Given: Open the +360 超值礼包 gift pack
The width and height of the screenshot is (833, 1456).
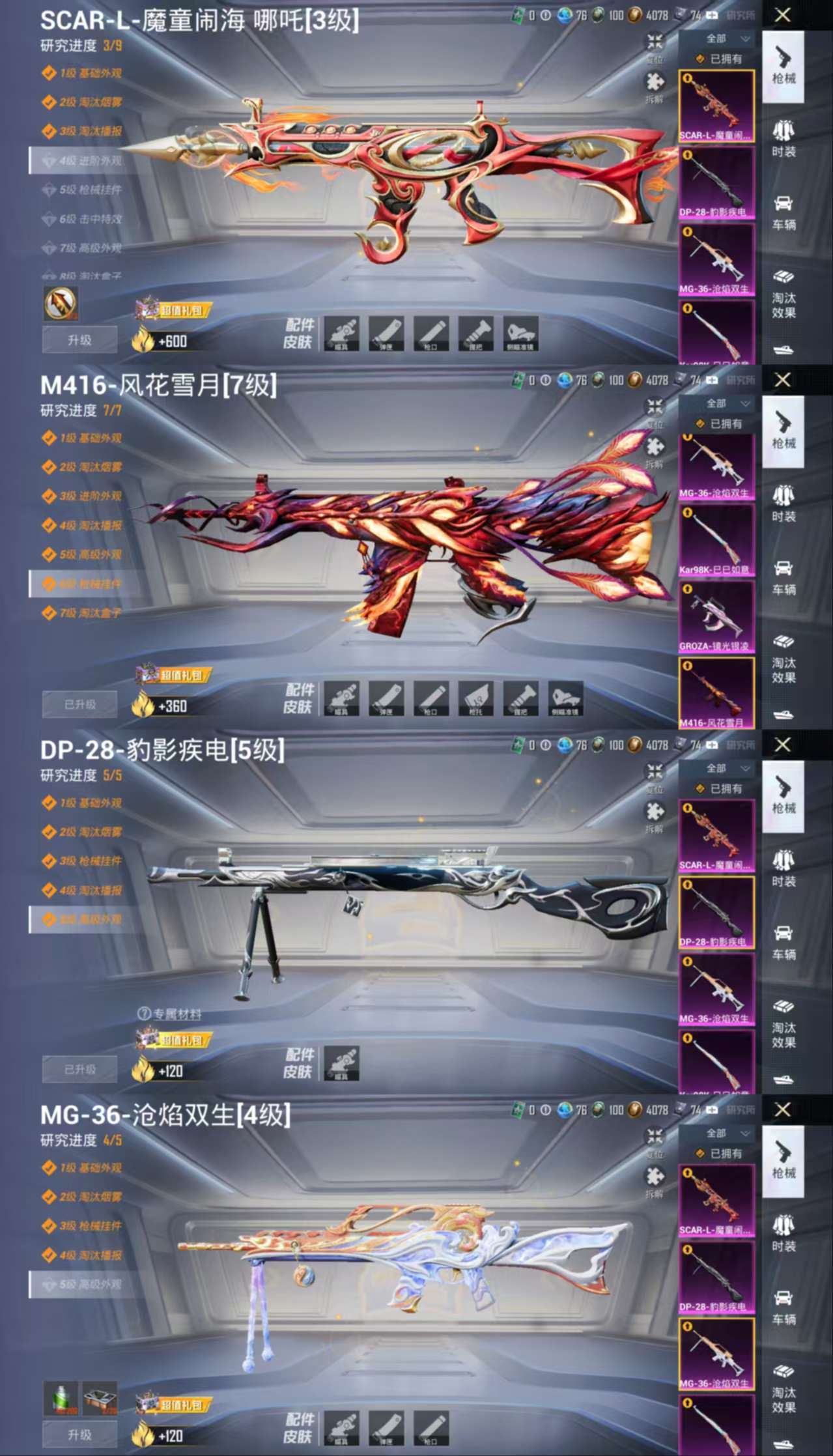Looking at the screenshot, I should pyautogui.click(x=173, y=676).
